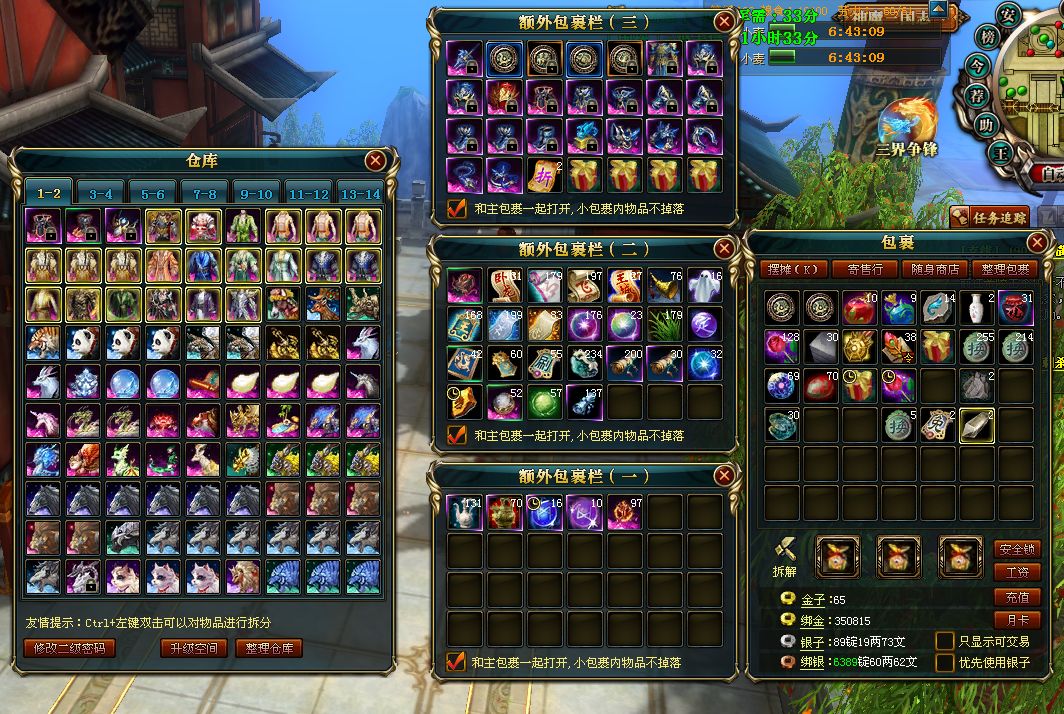This screenshot has height=714, width=1064.
Task: Click the 充值 recharge button
Action: point(1017,597)
